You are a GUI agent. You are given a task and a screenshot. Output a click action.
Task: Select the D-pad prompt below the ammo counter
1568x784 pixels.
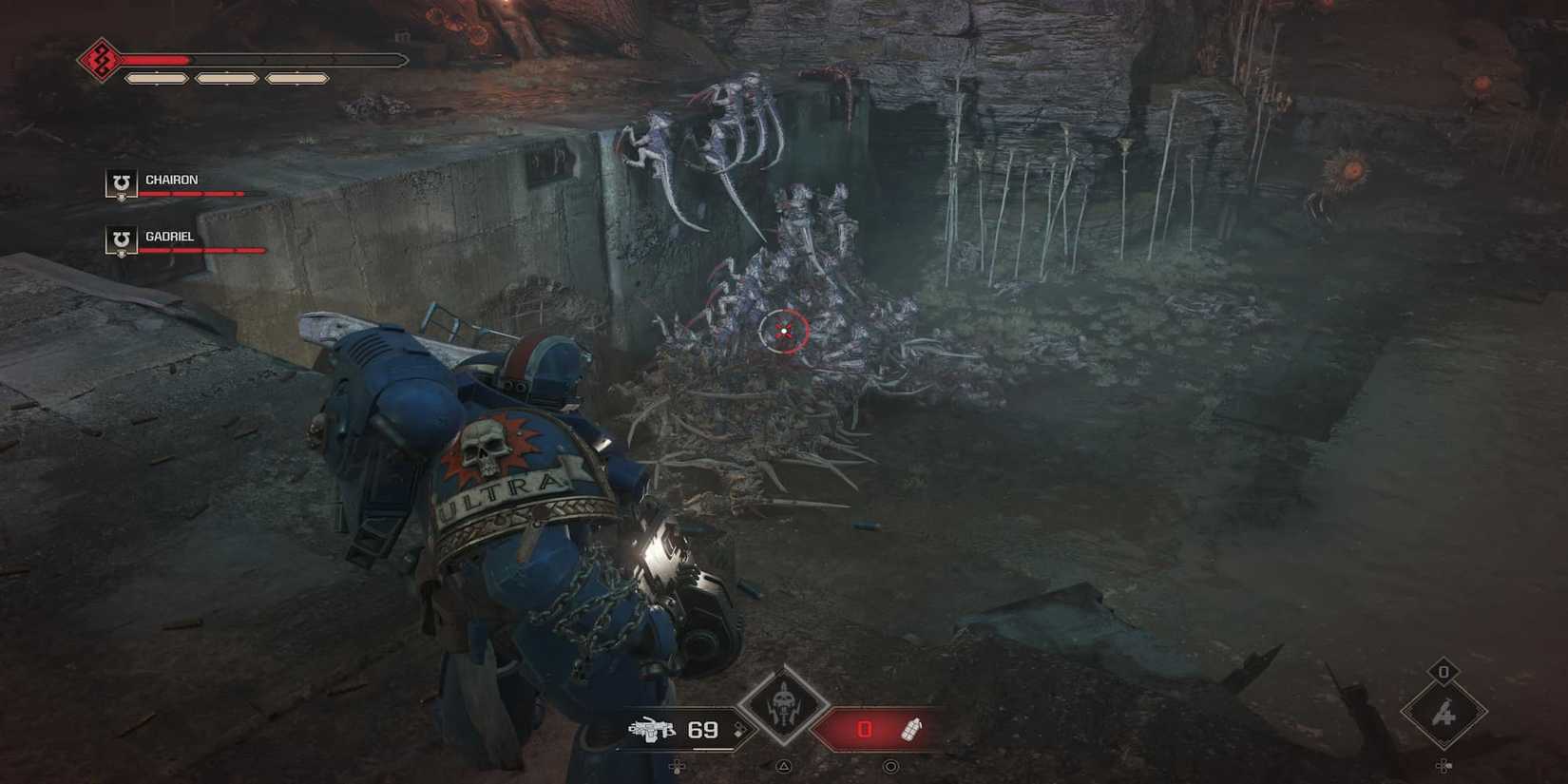[677, 764]
